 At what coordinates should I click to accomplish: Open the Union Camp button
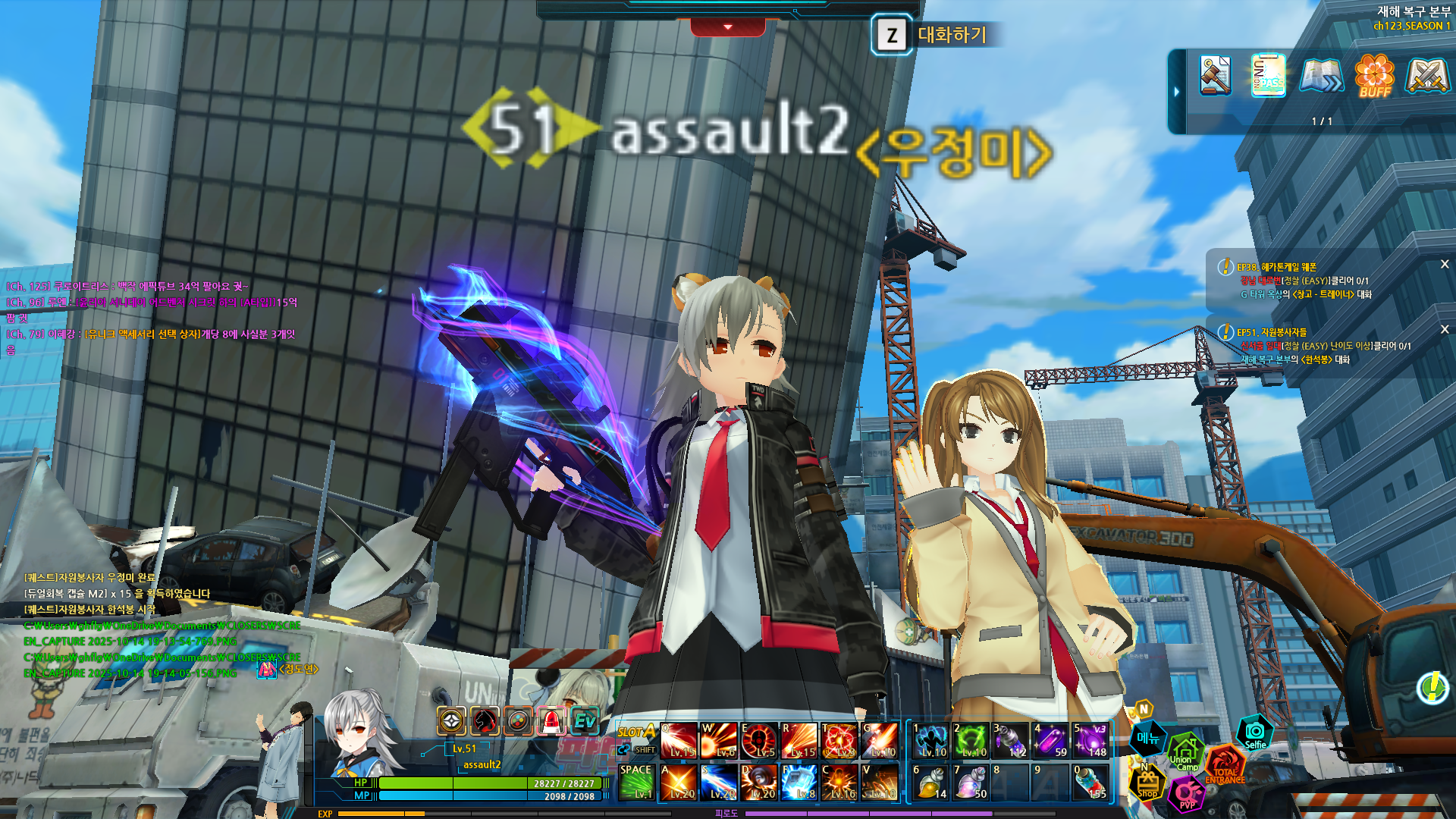pyautogui.click(x=1185, y=751)
